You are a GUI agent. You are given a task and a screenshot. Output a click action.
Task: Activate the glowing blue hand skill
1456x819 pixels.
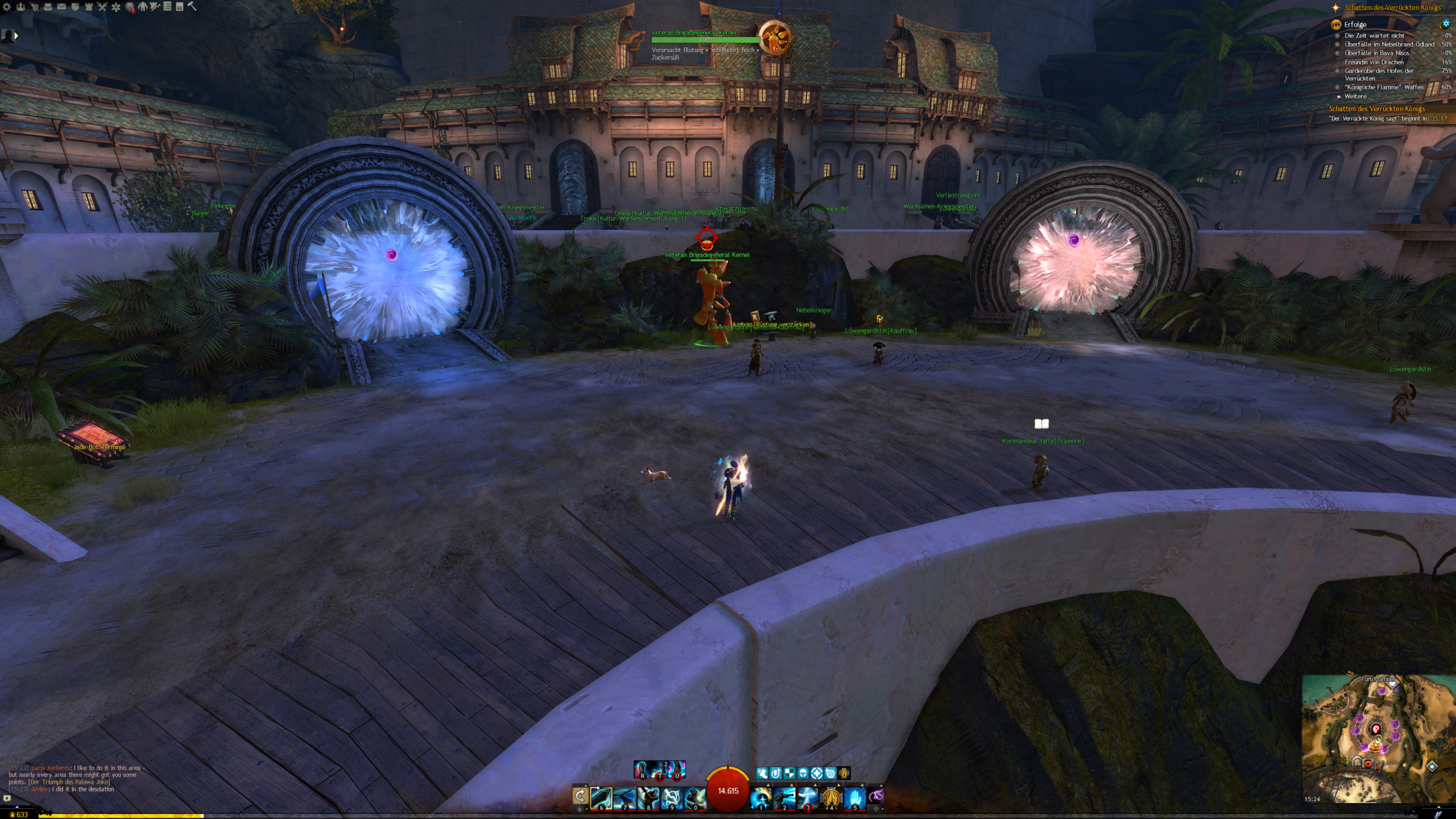[854, 798]
